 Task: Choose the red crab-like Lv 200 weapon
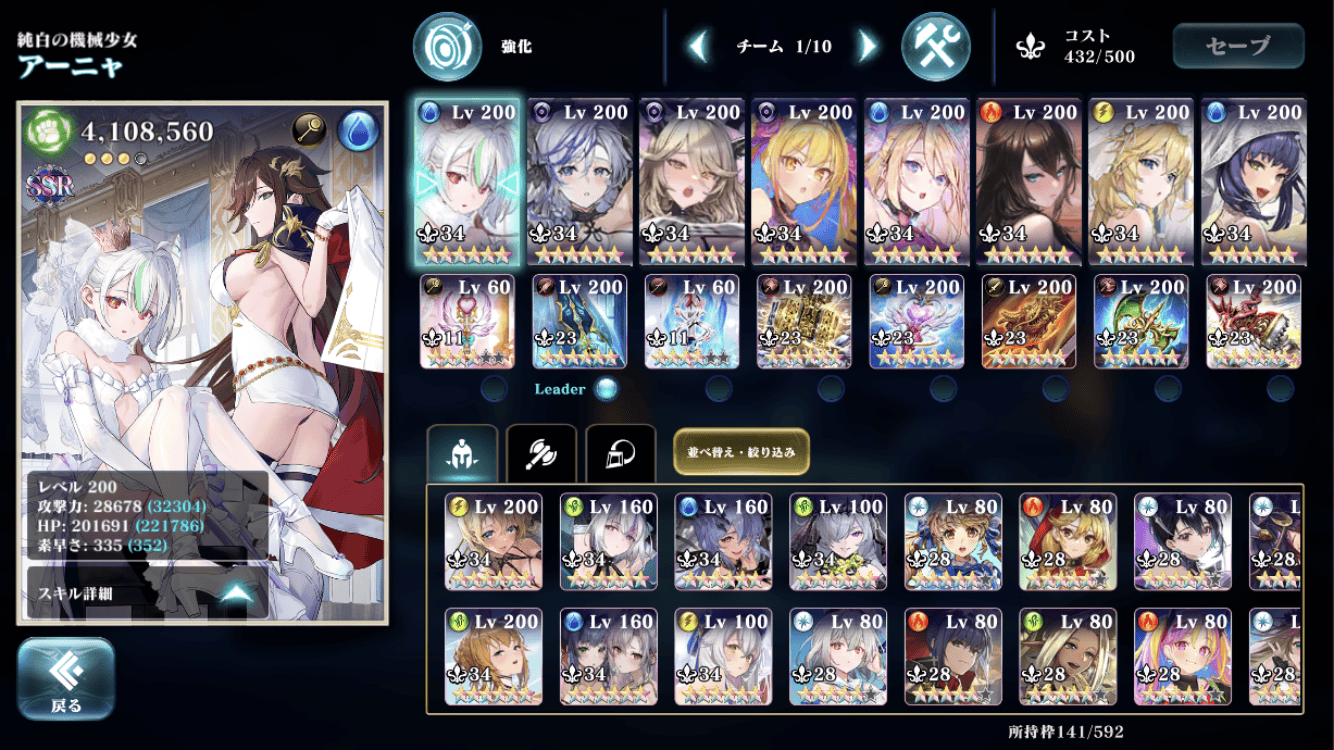click(x=1253, y=322)
